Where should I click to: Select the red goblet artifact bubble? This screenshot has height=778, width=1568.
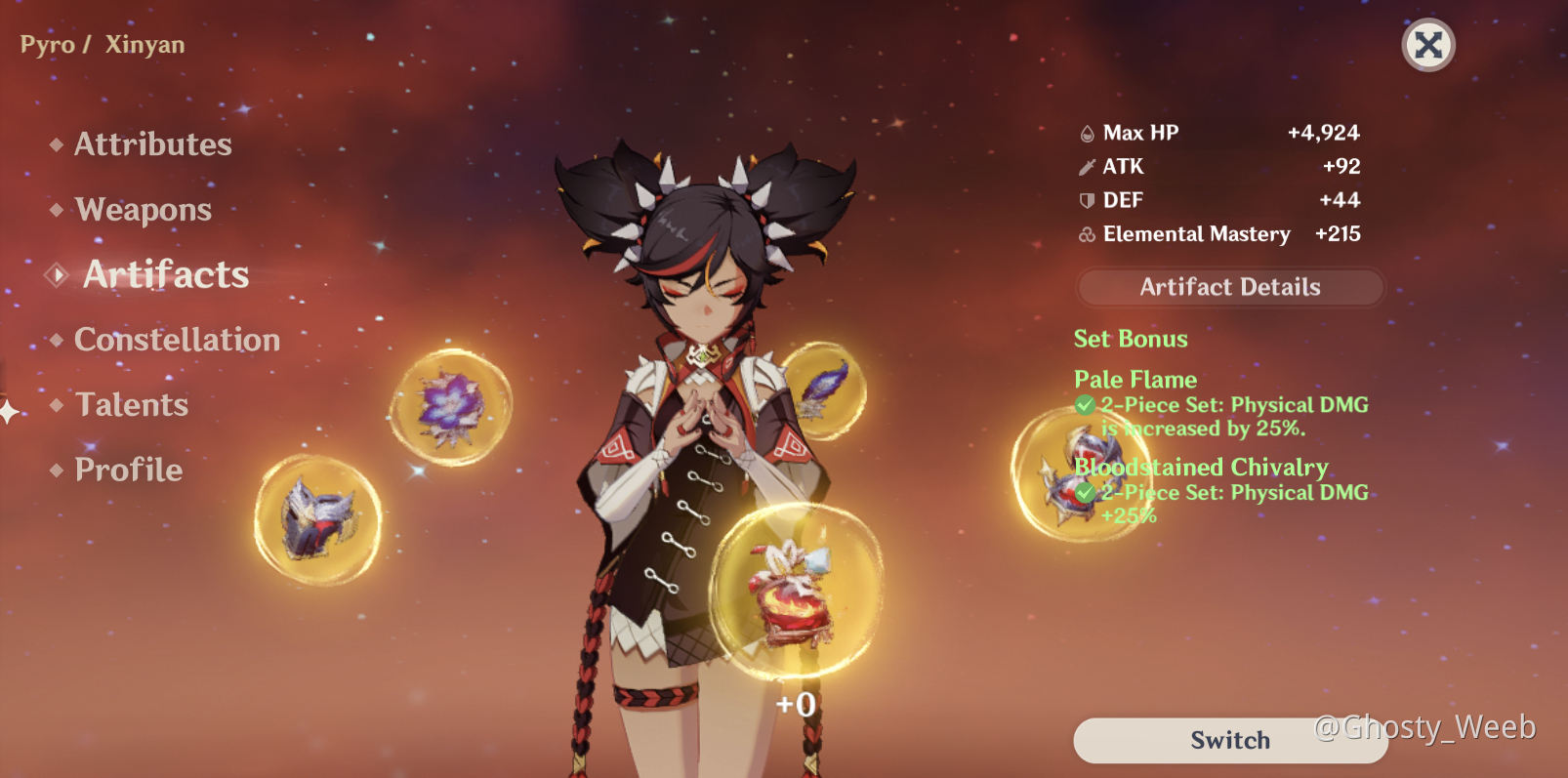point(794,592)
